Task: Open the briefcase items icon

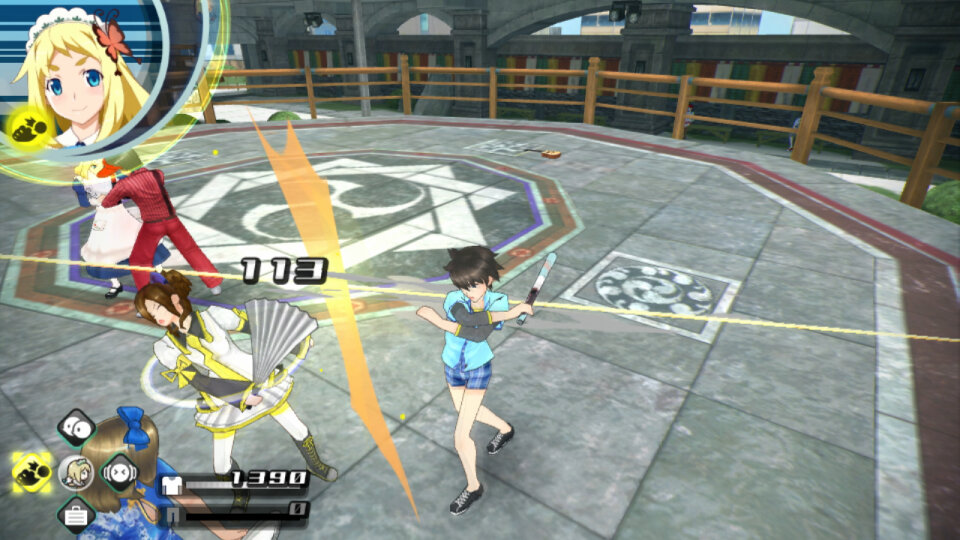Action: [76, 514]
